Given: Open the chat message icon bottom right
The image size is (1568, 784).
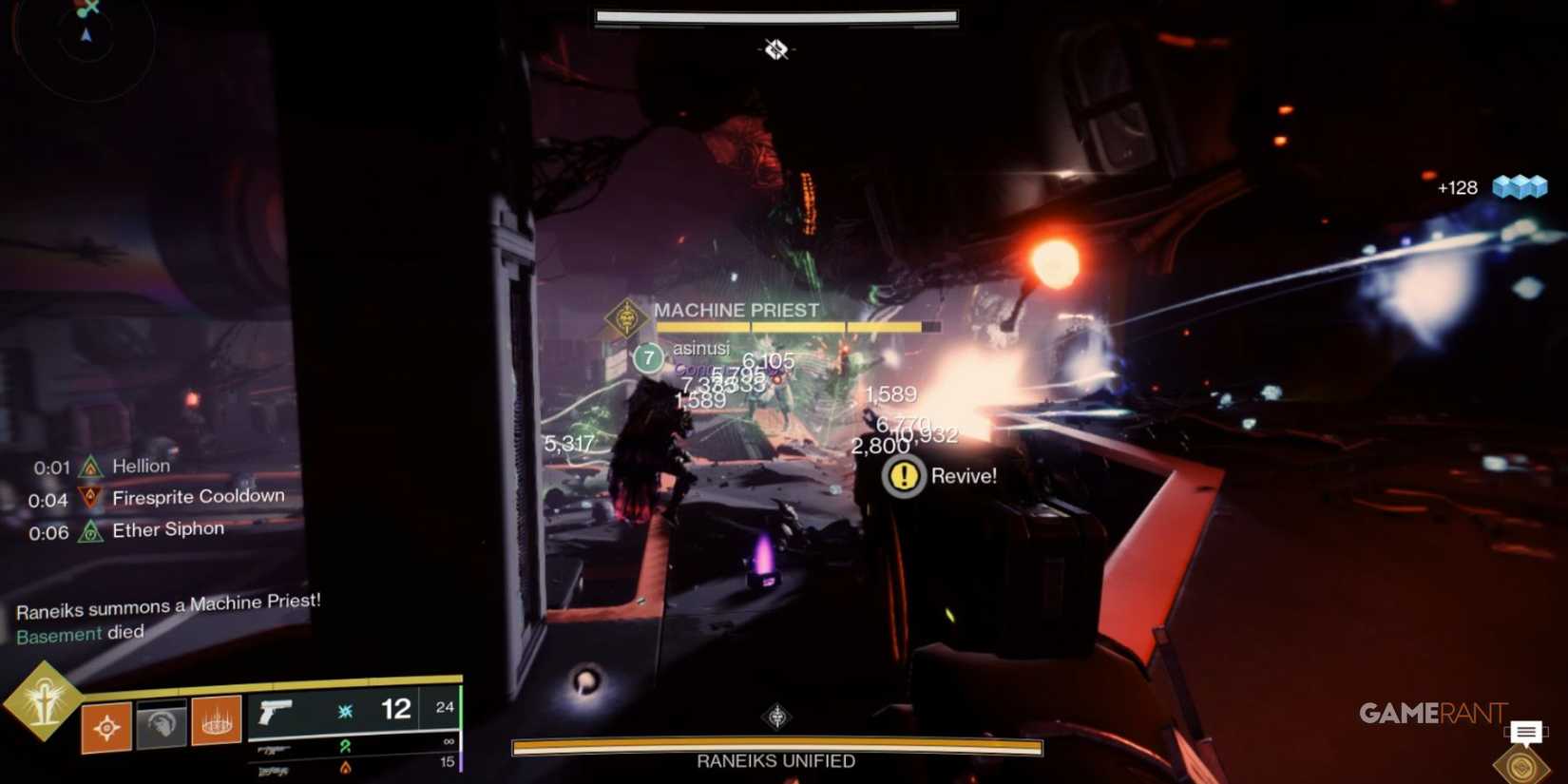Looking at the screenshot, I should coord(1527,732).
